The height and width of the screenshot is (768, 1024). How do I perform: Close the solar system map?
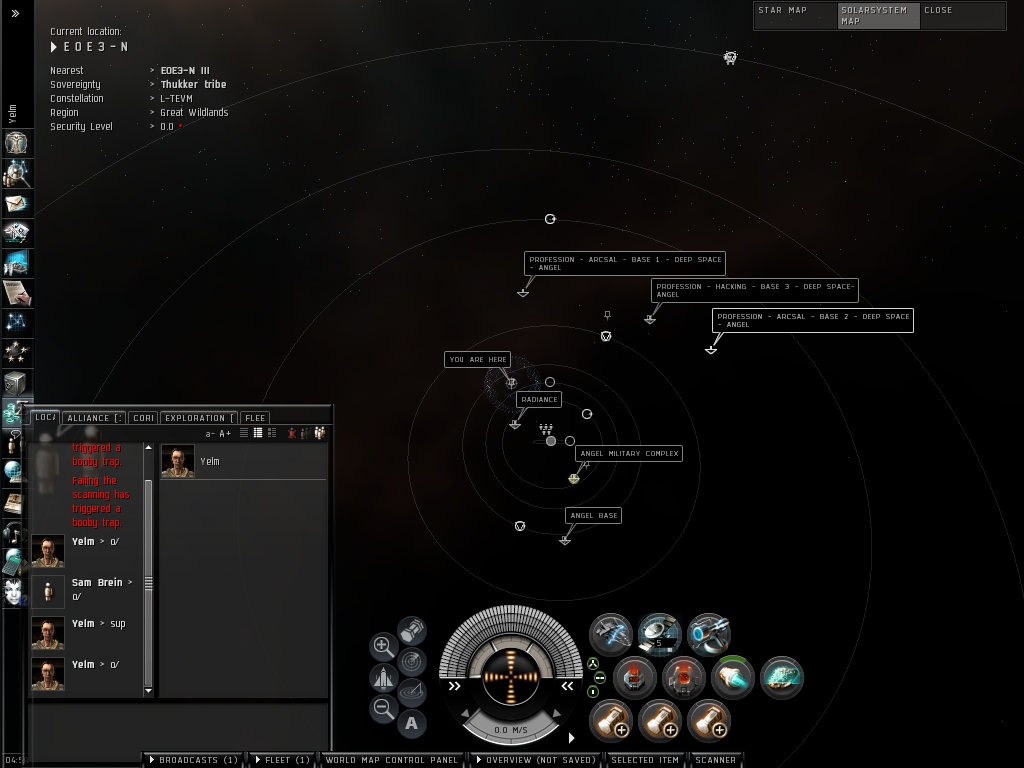click(x=938, y=11)
